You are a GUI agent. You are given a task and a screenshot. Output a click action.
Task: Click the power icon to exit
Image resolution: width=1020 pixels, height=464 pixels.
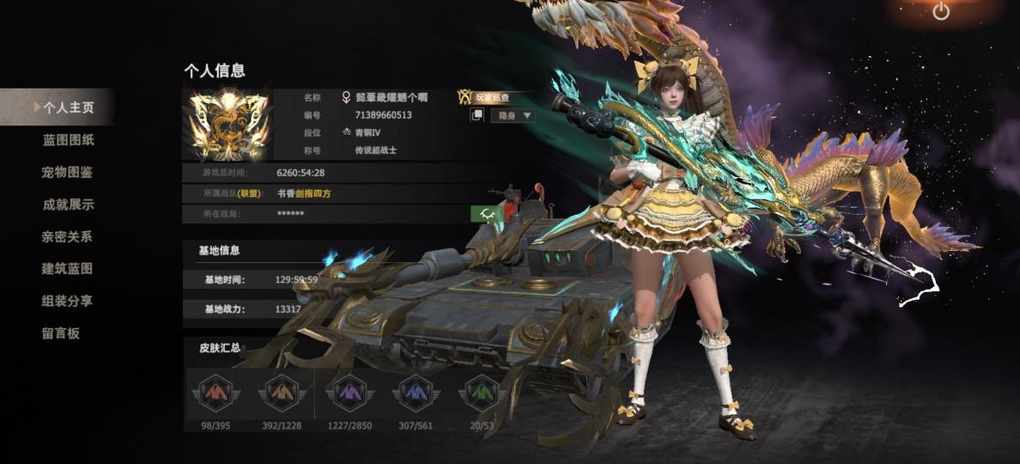click(x=941, y=12)
